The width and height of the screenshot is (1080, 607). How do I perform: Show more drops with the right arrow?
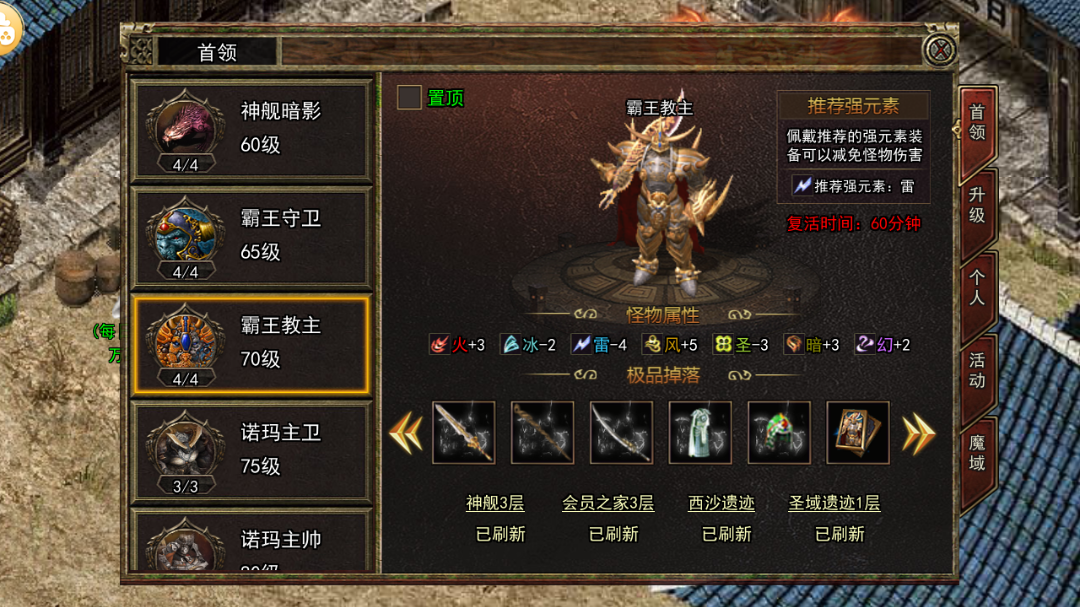918,433
